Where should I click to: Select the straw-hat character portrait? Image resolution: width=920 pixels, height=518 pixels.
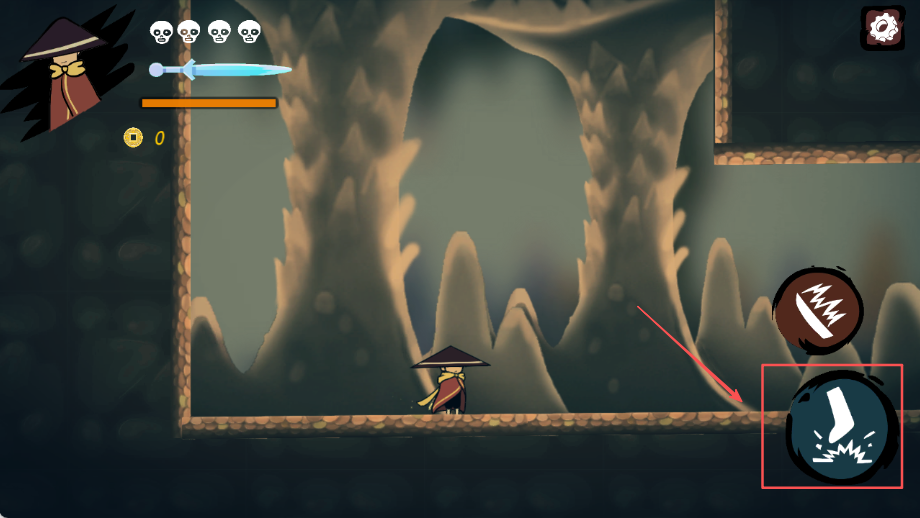(66, 75)
